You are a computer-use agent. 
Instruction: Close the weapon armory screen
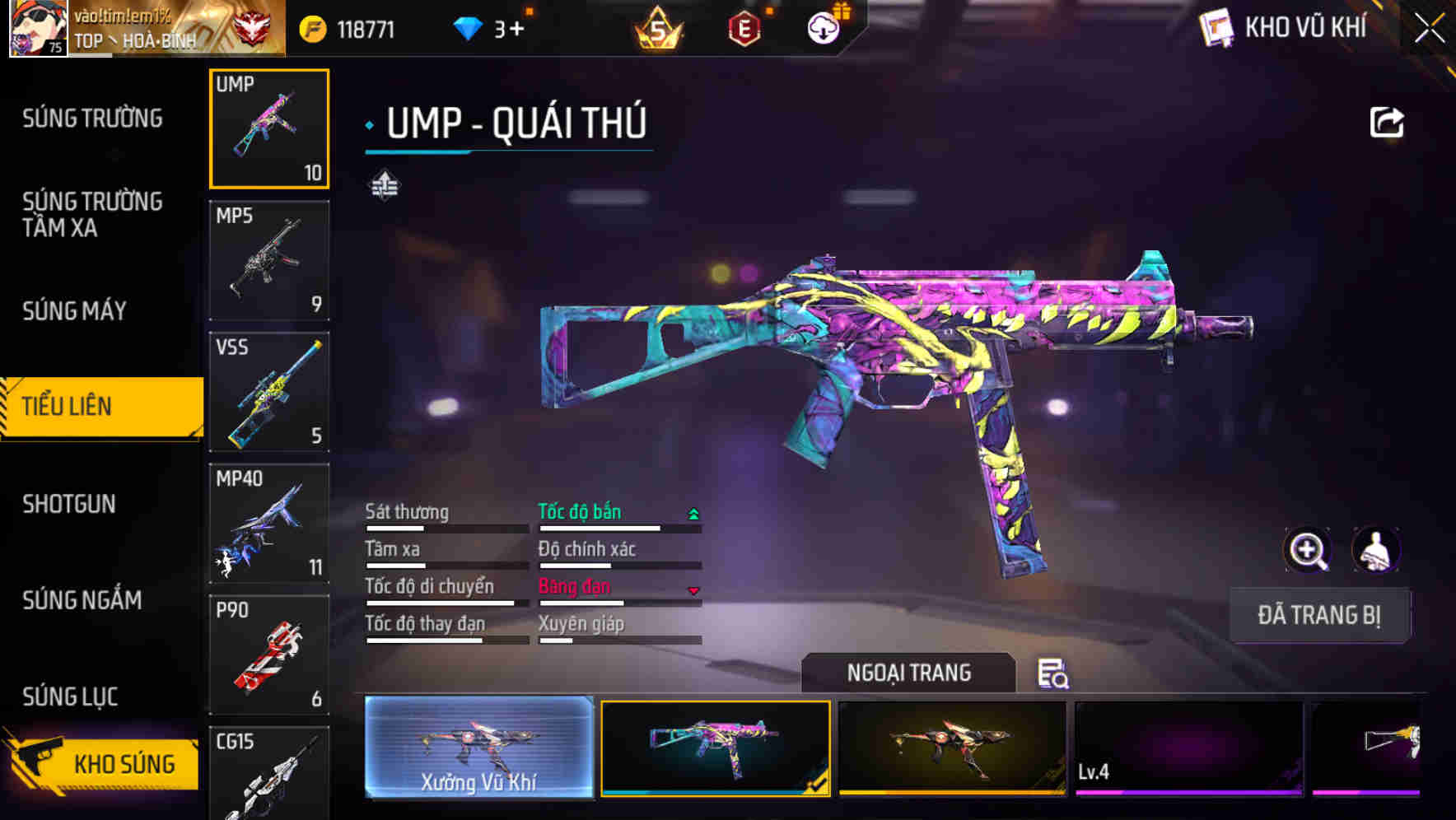(x=1430, y=29)
